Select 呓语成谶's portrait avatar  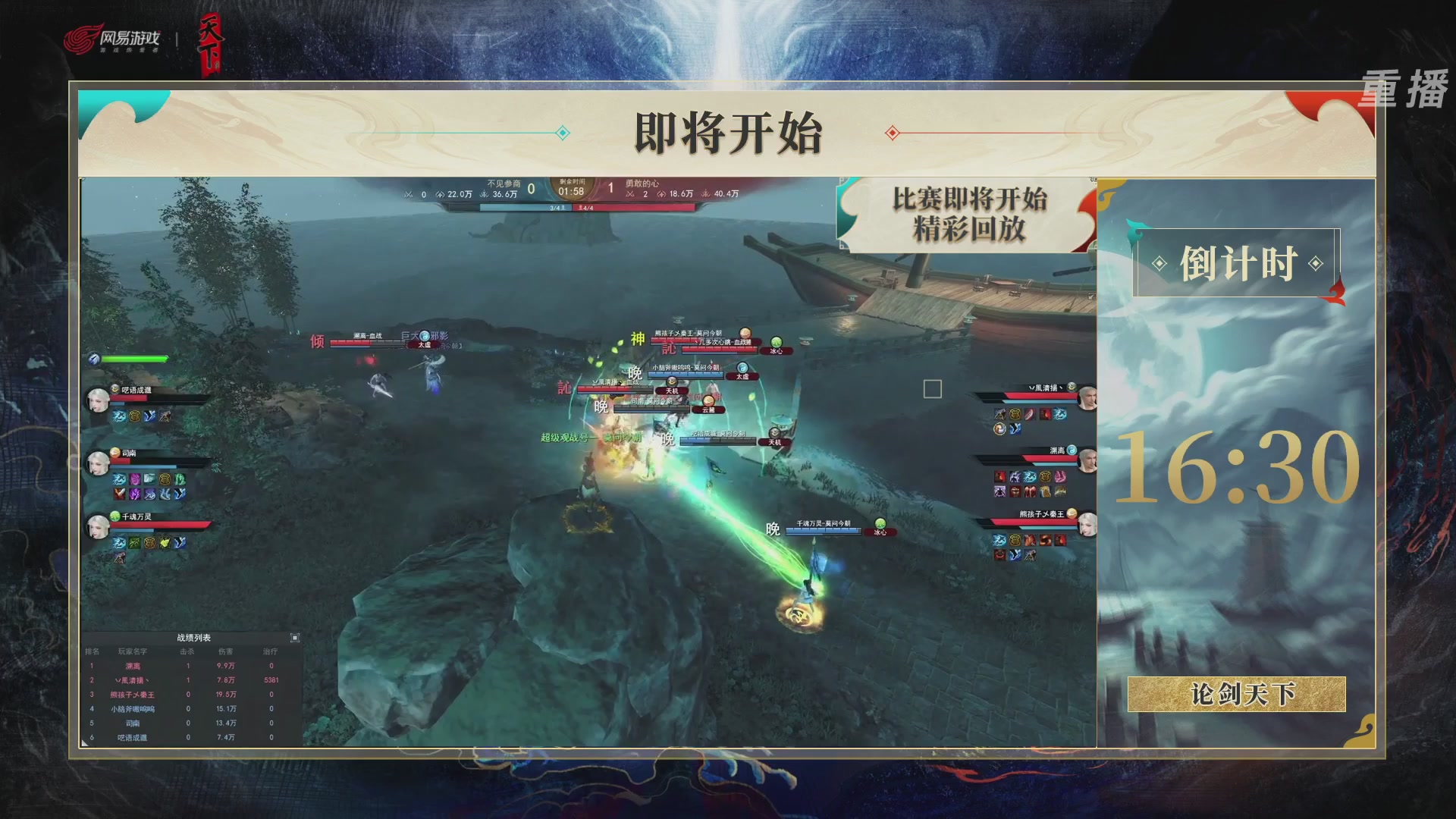pos(96,398)
